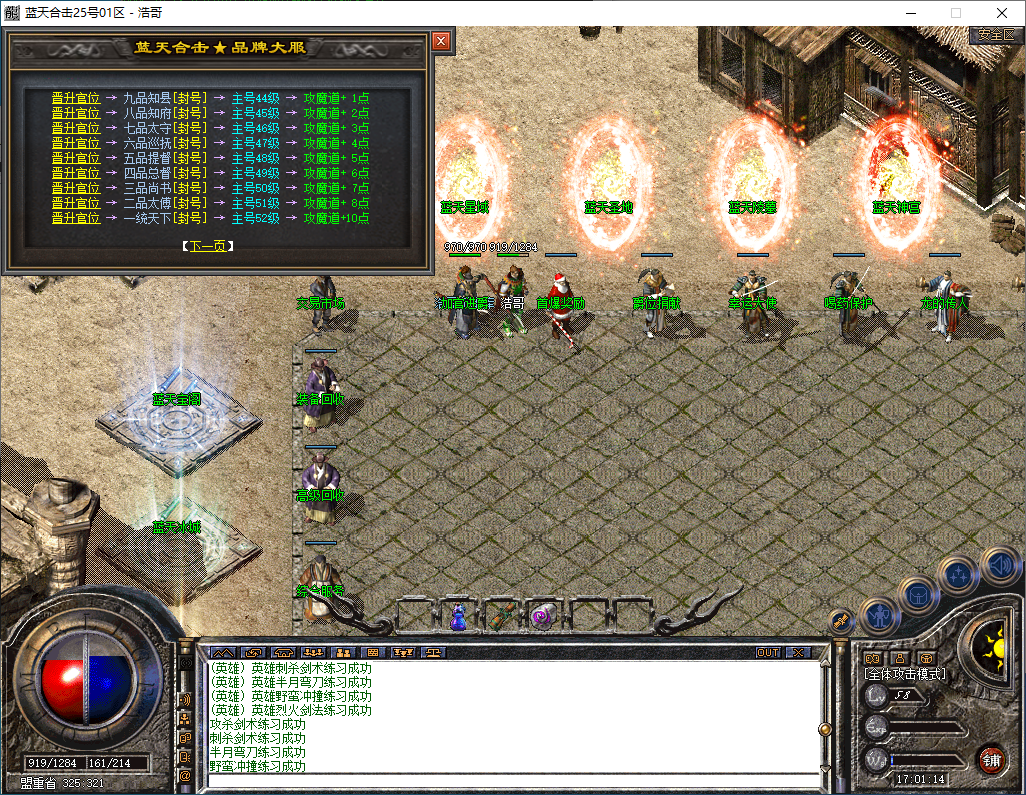
Task: Click the OUT button above chat
Action: 768,652
